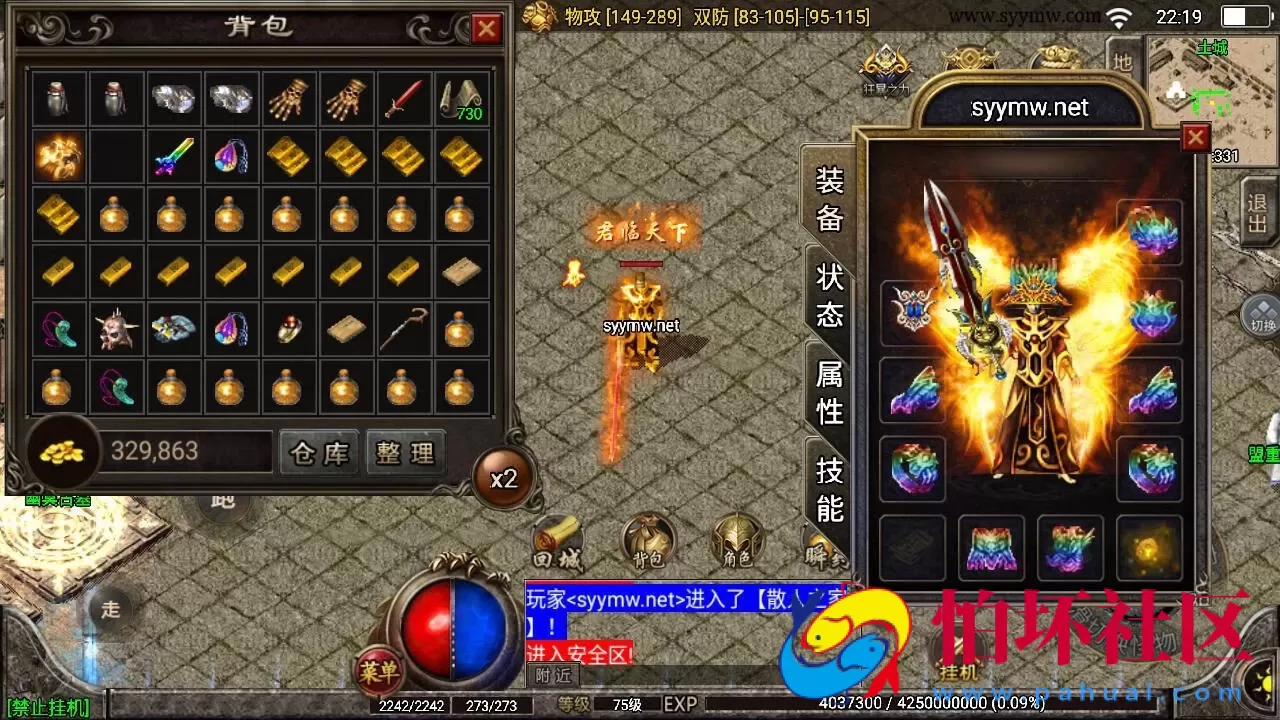
Task: Switch to the 装备 equipment tab
Action: coord(828,200)
